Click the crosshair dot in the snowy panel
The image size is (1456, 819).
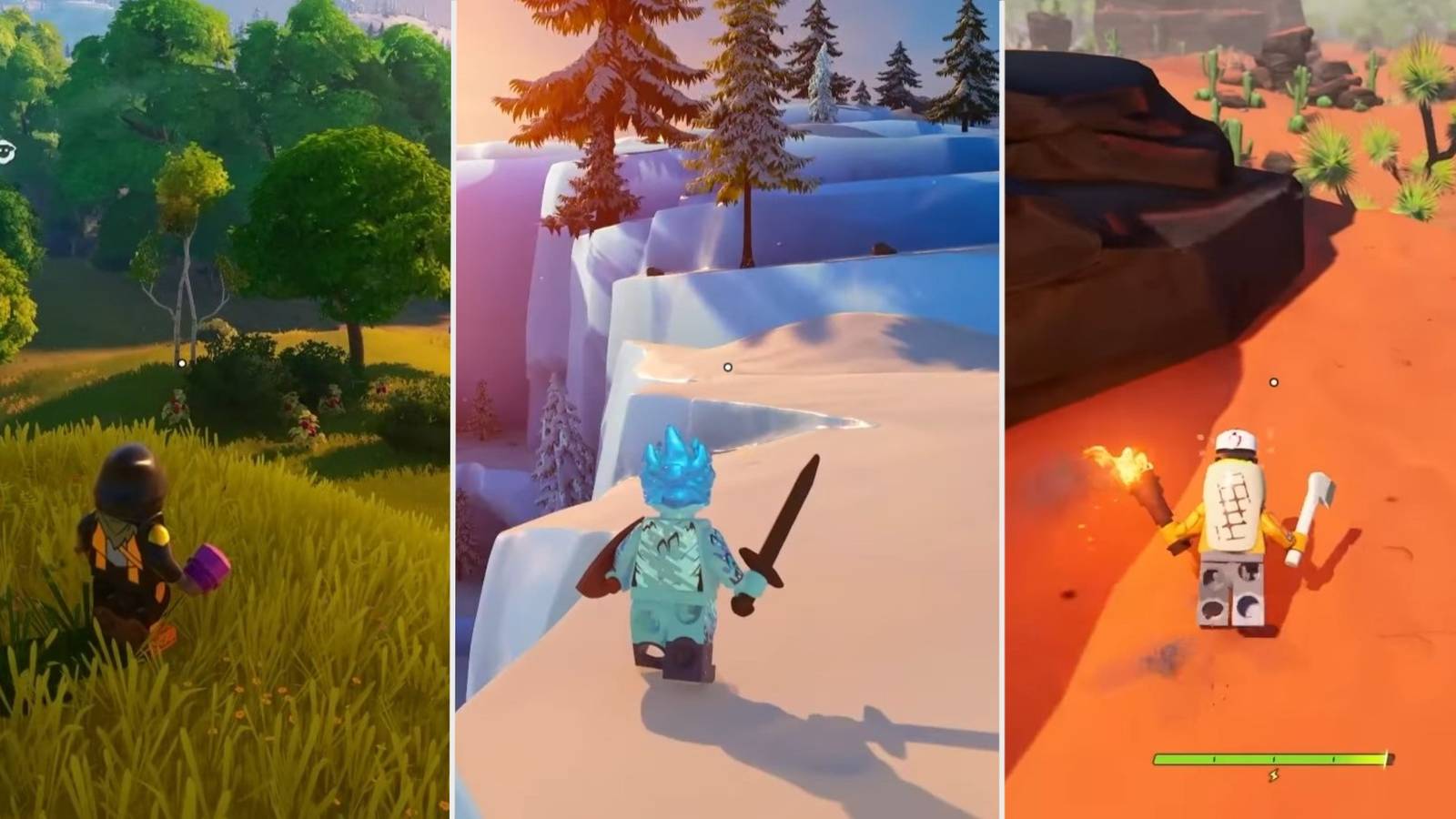point(728,368)
